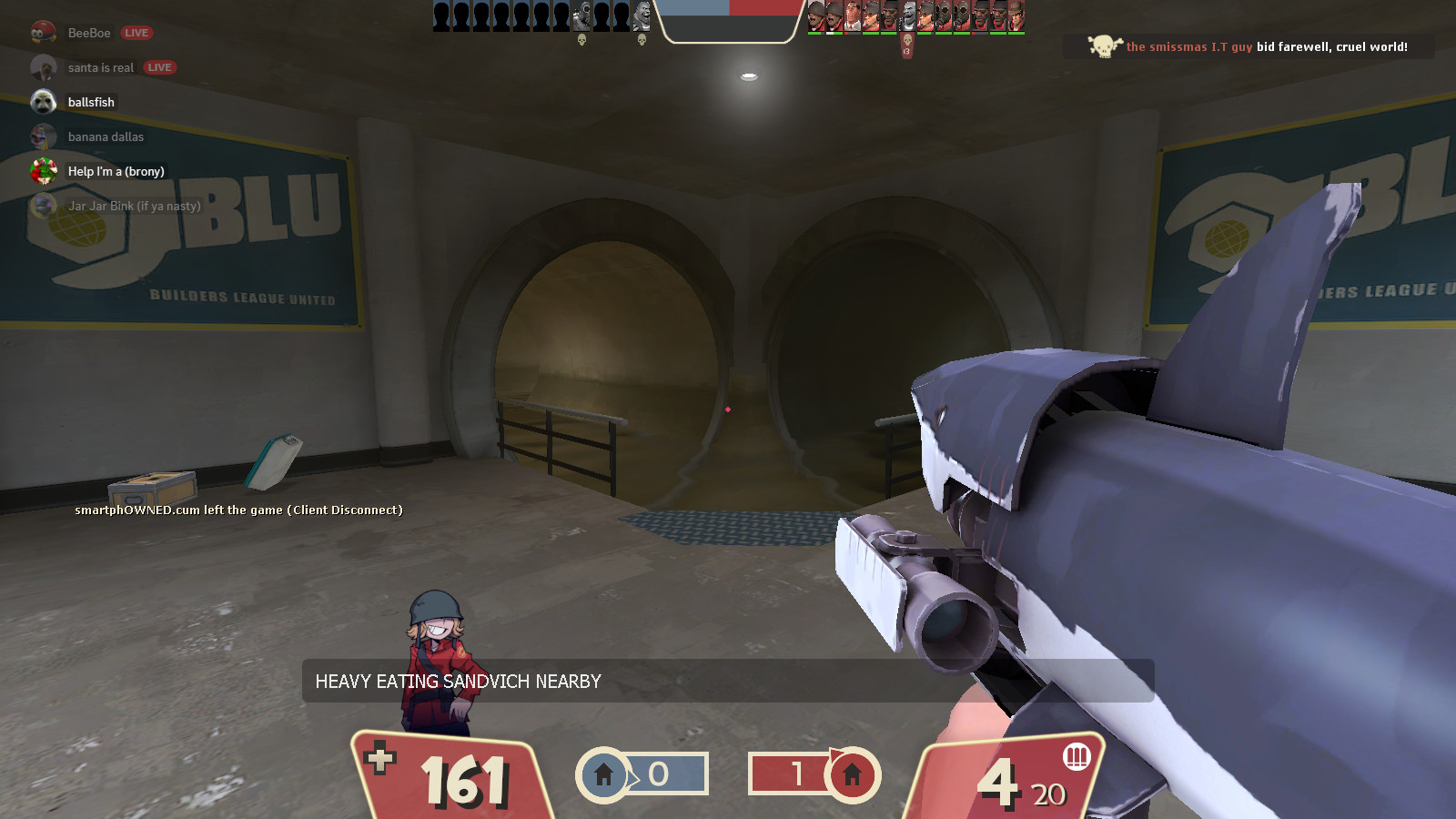Click banana dallas's clown avatar
Image resolution: width=1456 pixels, height=819 pixels.
point(45,136)
